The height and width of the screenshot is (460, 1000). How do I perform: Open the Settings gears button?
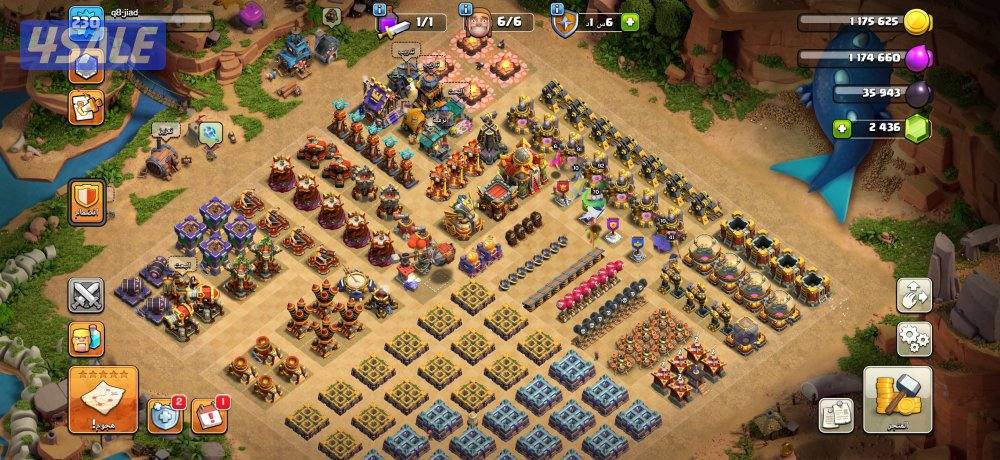914,338
